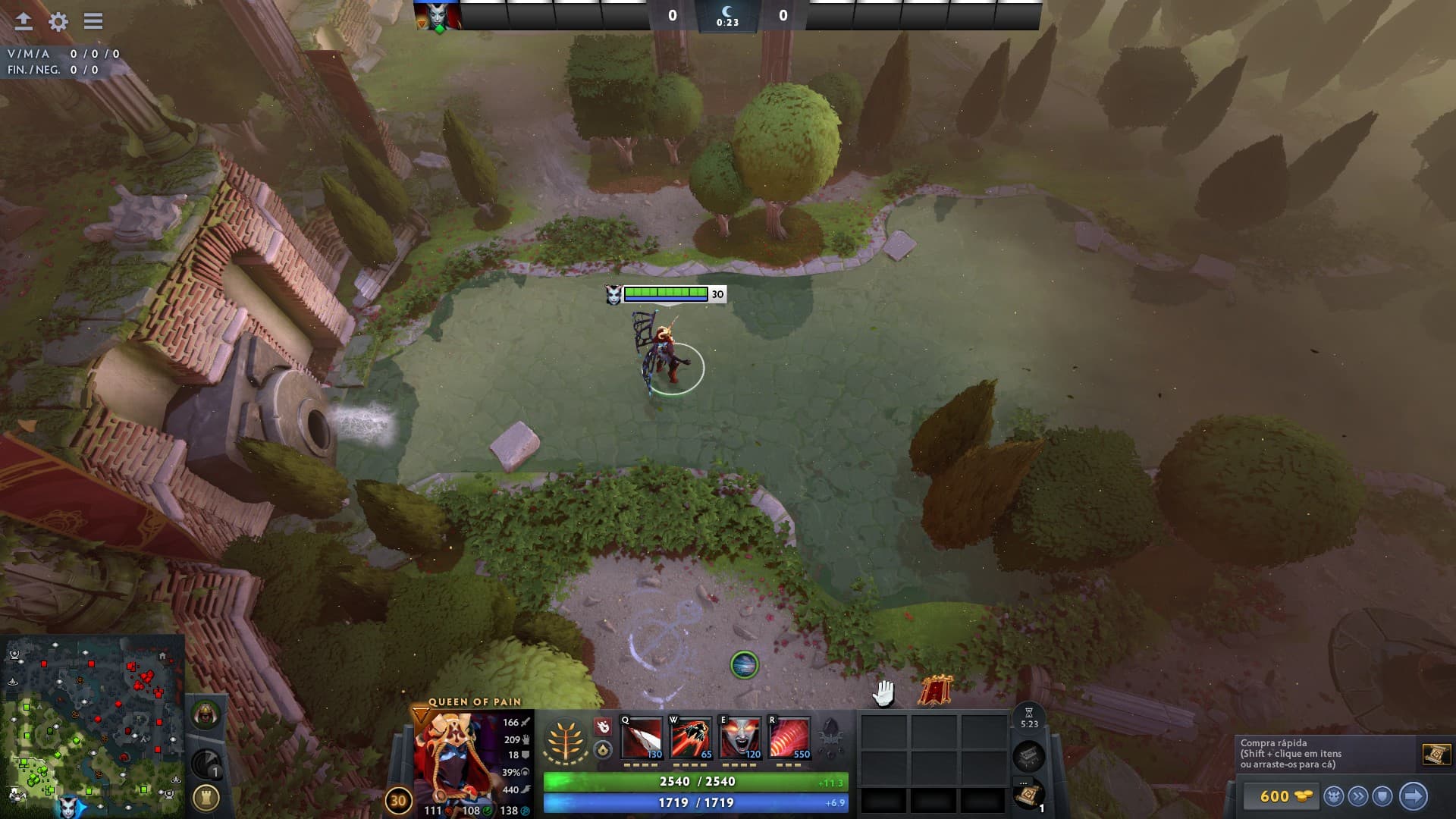Activate the courier shield button
The height and width of the screenshot is (819, 1456).
1382,796
